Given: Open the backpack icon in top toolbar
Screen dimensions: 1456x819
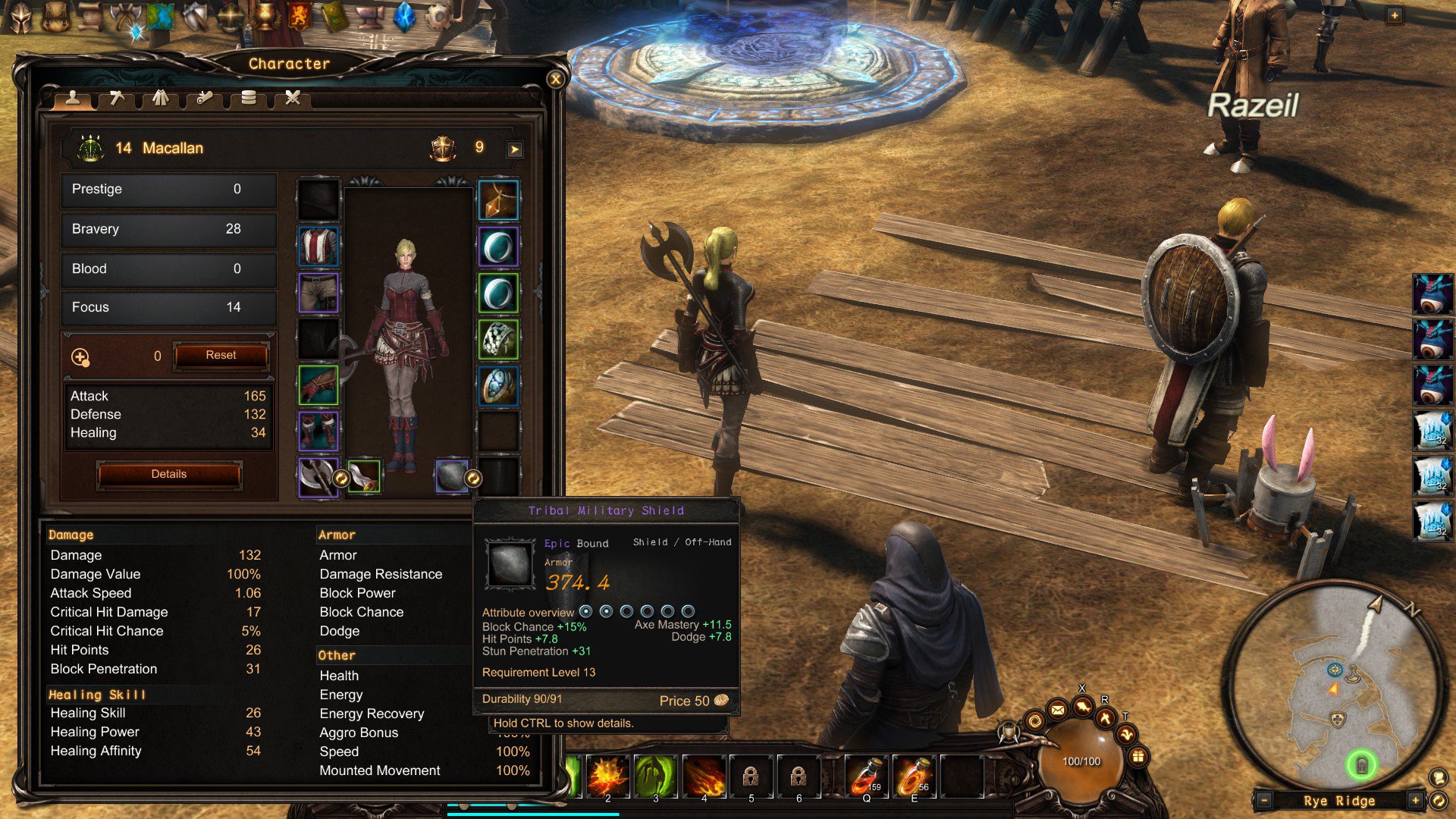Looking at the screenshot, I should 55,17.
